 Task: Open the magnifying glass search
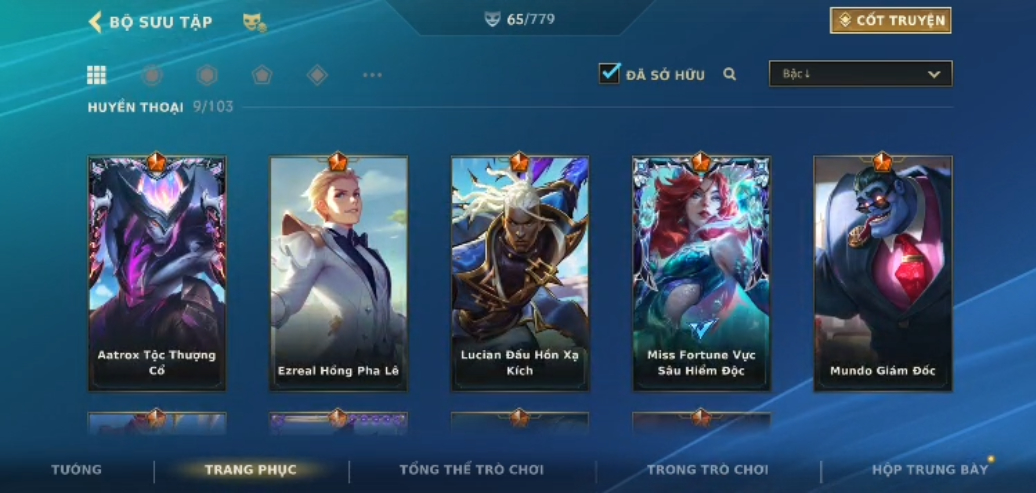(730, 74)
